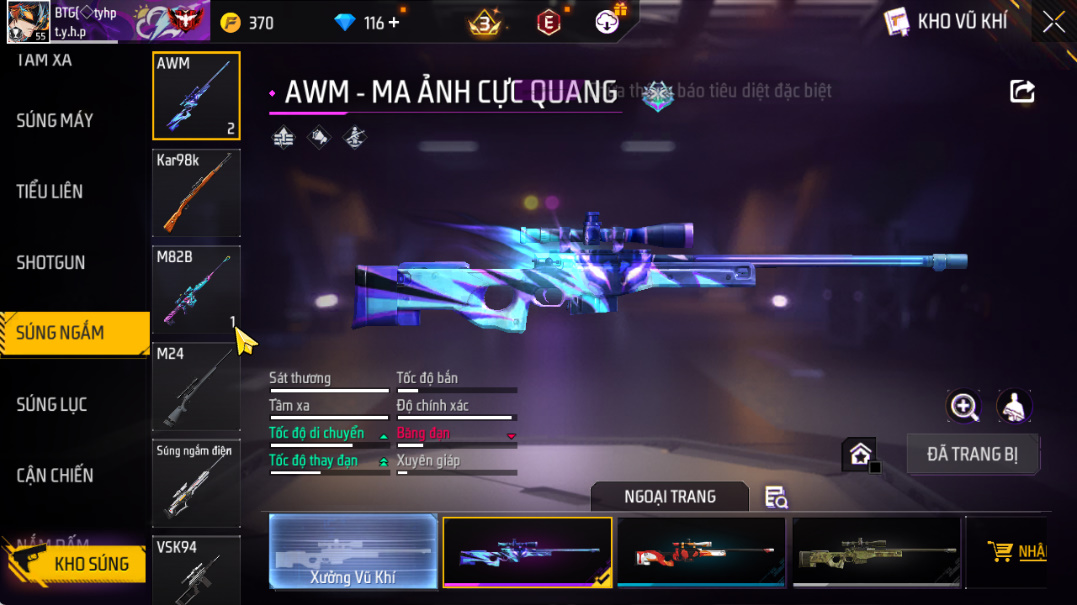The image size is (1077, 605).
Task: Zoom in with the magnifier icon
Action: tap(964, 406)
